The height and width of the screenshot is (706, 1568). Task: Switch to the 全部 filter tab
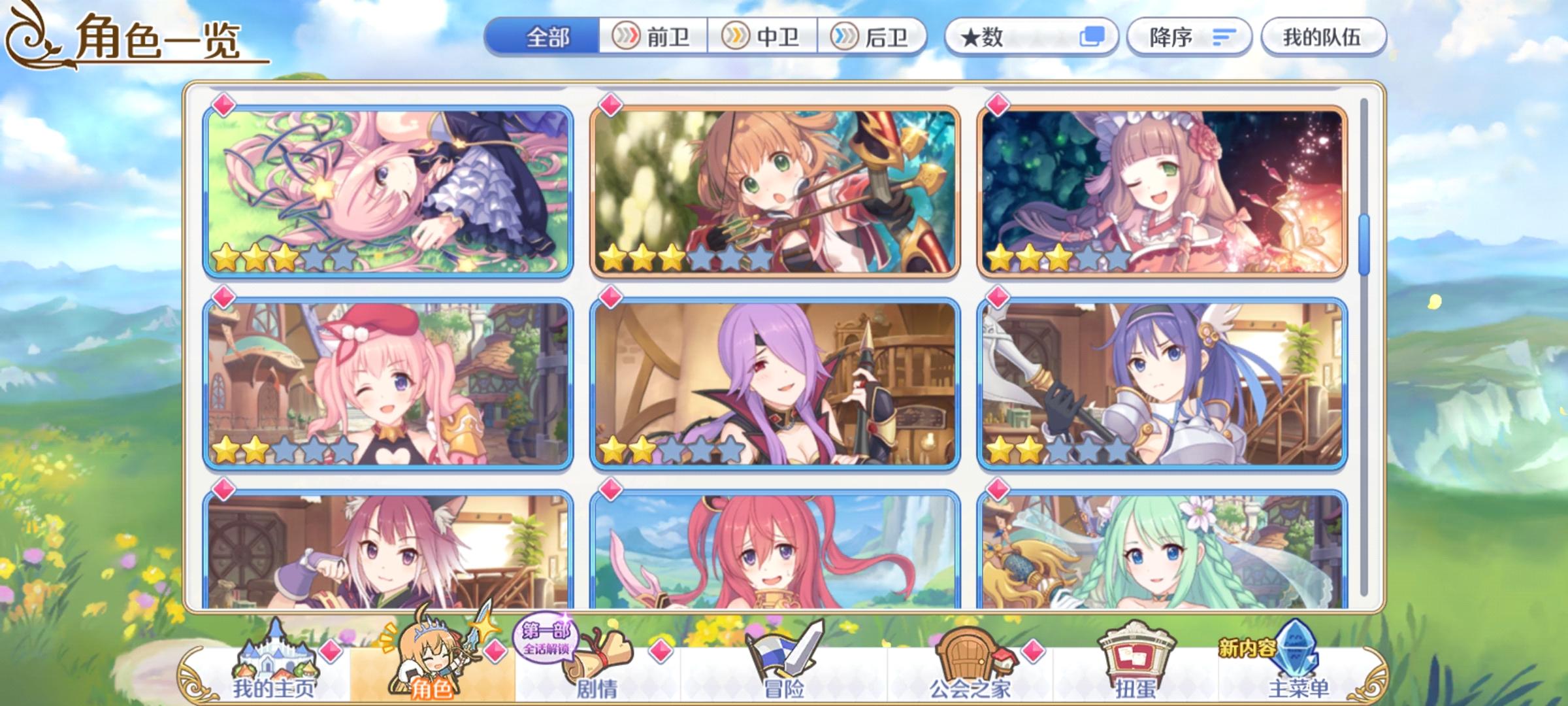click(x=549, y=37)
